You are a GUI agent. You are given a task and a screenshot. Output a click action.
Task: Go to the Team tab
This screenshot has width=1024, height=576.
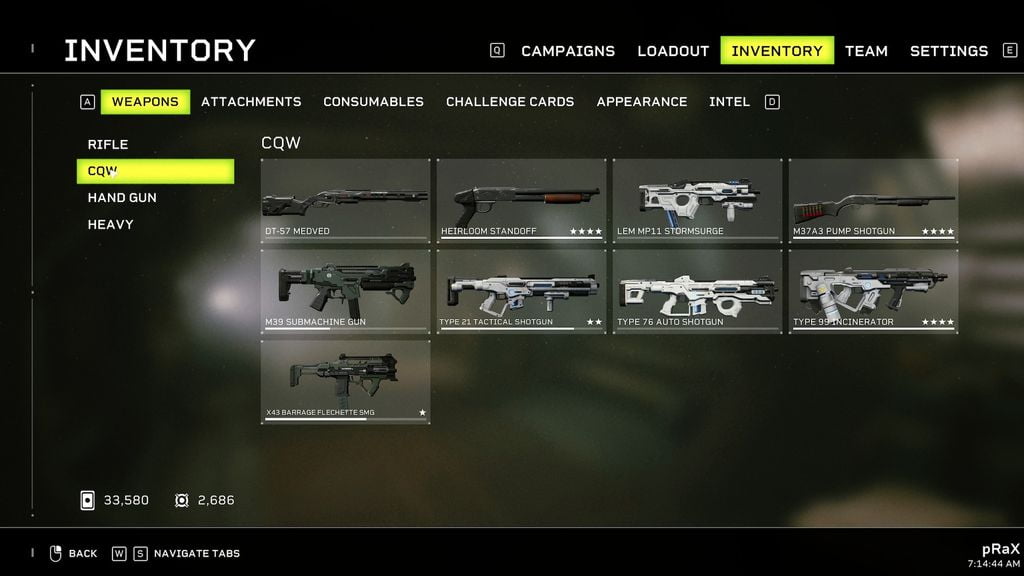(x=866, y=51)
